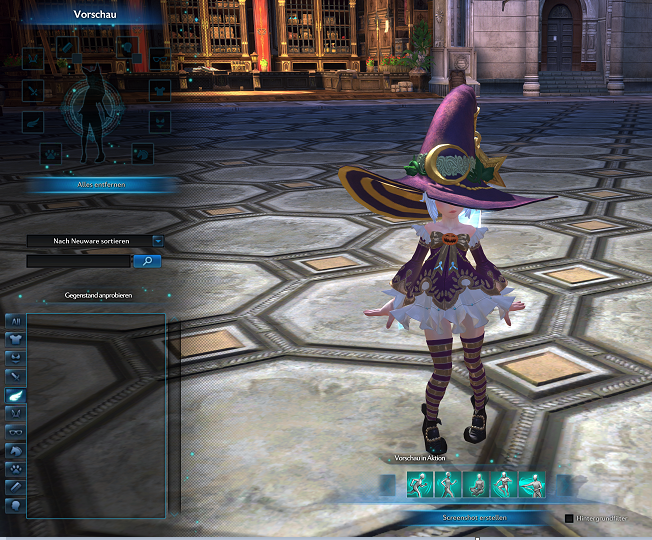Show the glasses accessory category tab
This screenshot has height=540, width=652.
pos(16,431)
